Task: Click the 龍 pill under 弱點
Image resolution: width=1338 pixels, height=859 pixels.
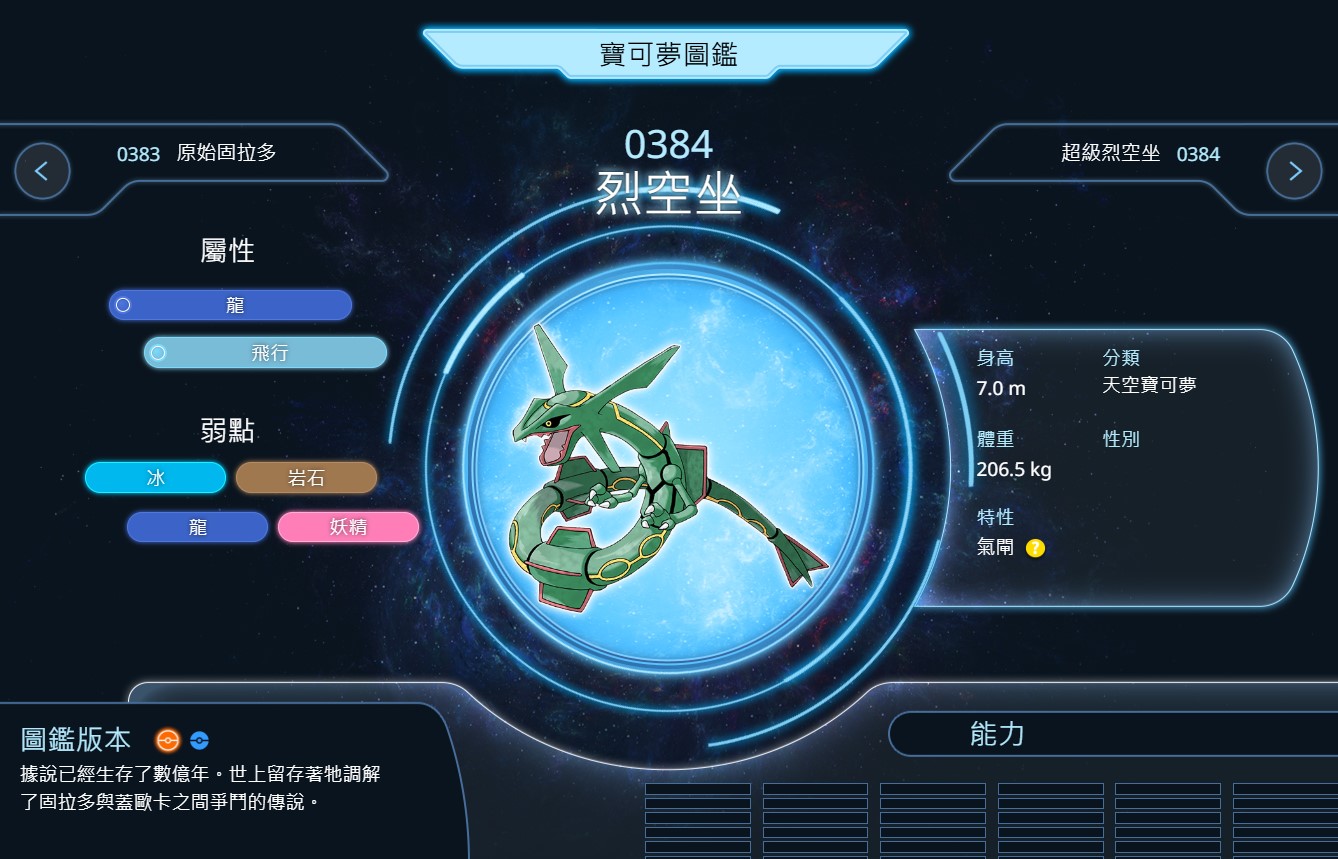Action: [x=198, y=527]
